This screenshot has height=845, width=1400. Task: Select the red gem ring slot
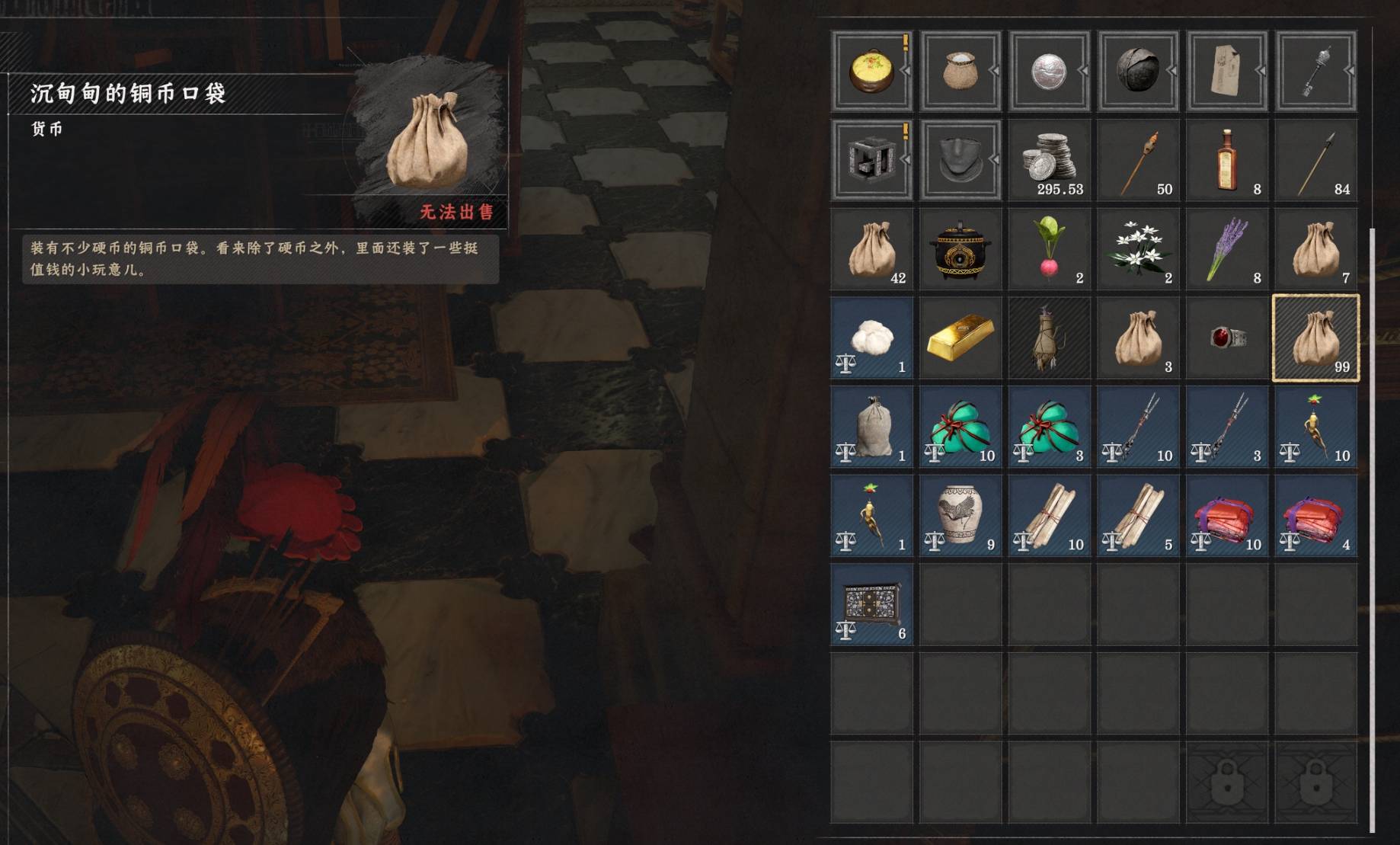coord(1226,339)
